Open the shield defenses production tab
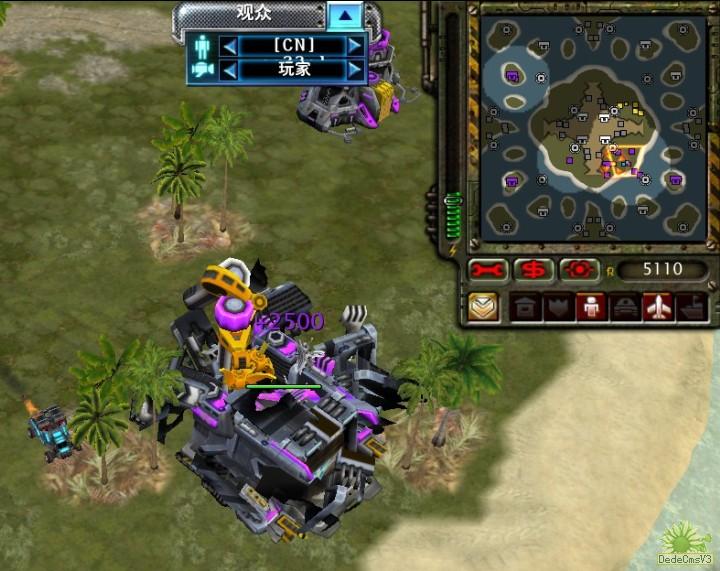 click(x=557, y=307)
